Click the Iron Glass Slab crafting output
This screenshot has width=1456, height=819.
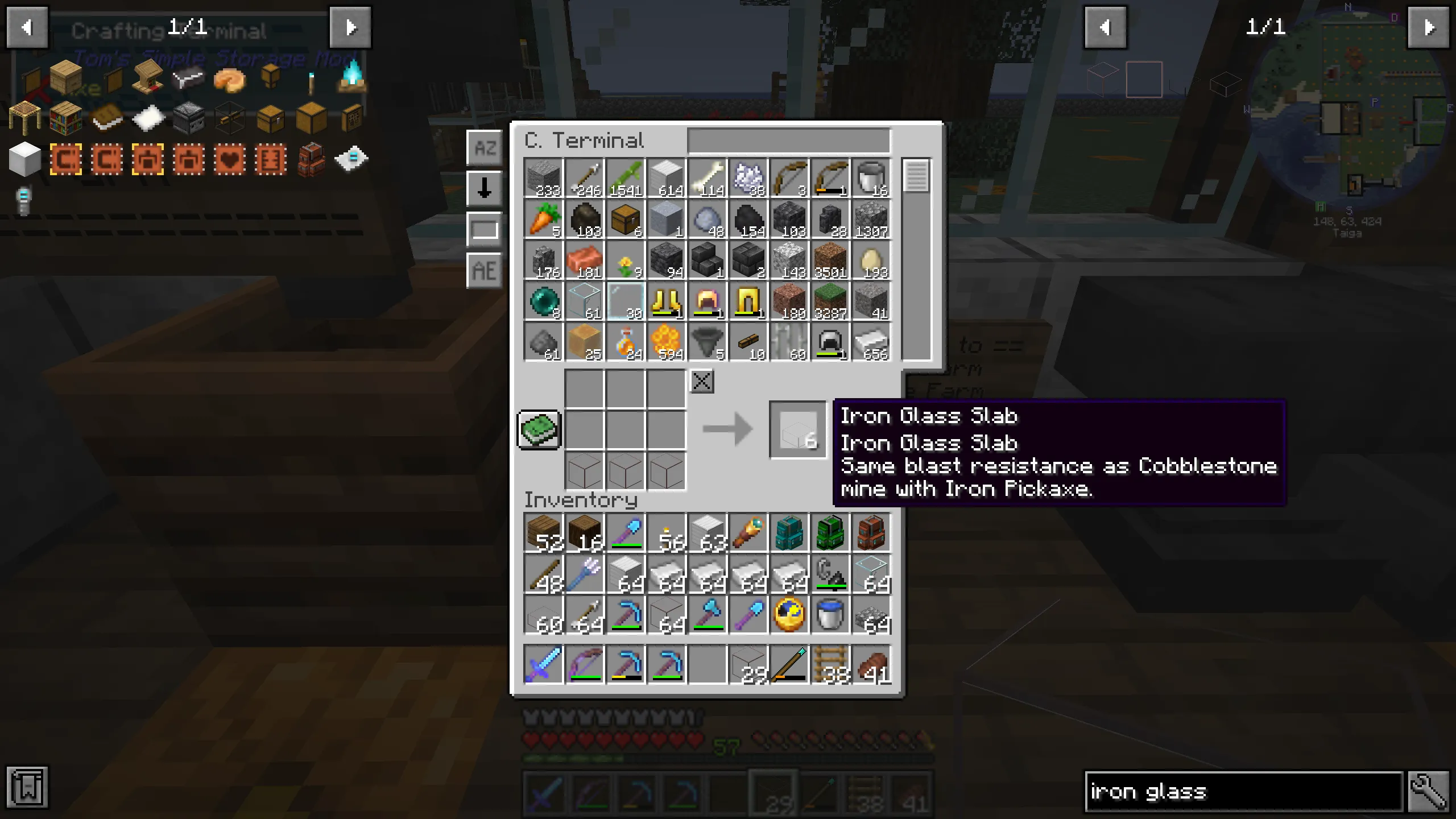click(796, 429)
